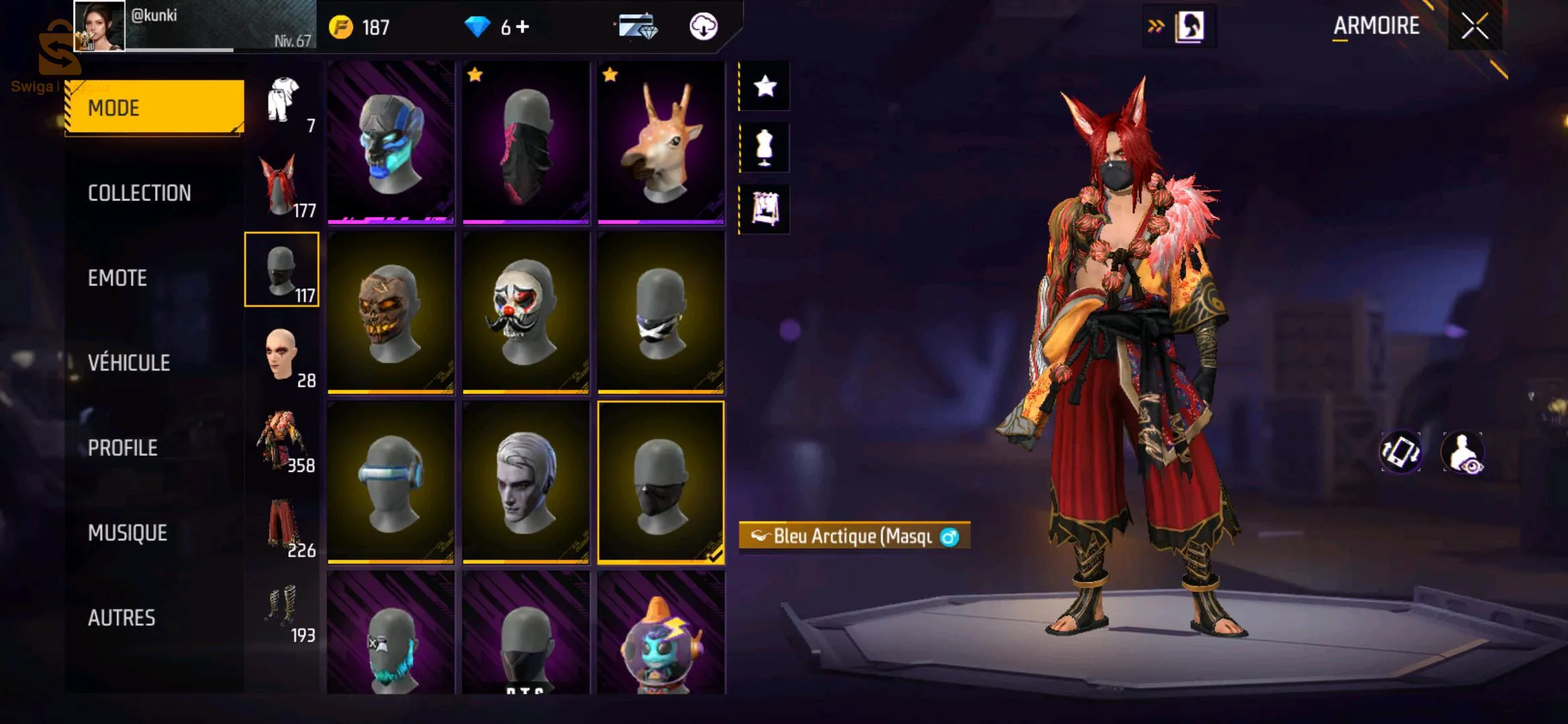Screen dimensions: 1568x724
Task: Open the PROFILE section
Action: coord(123,448)
